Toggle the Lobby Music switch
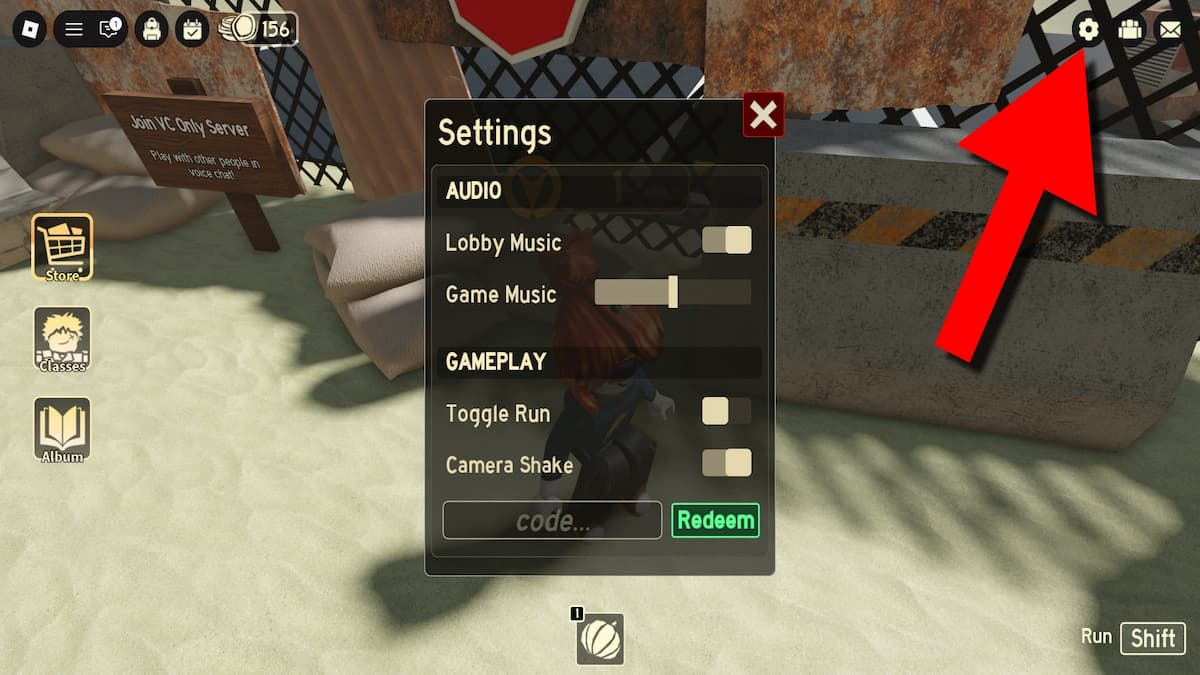This screenshot has width=1200, height=675. (726, 241)
